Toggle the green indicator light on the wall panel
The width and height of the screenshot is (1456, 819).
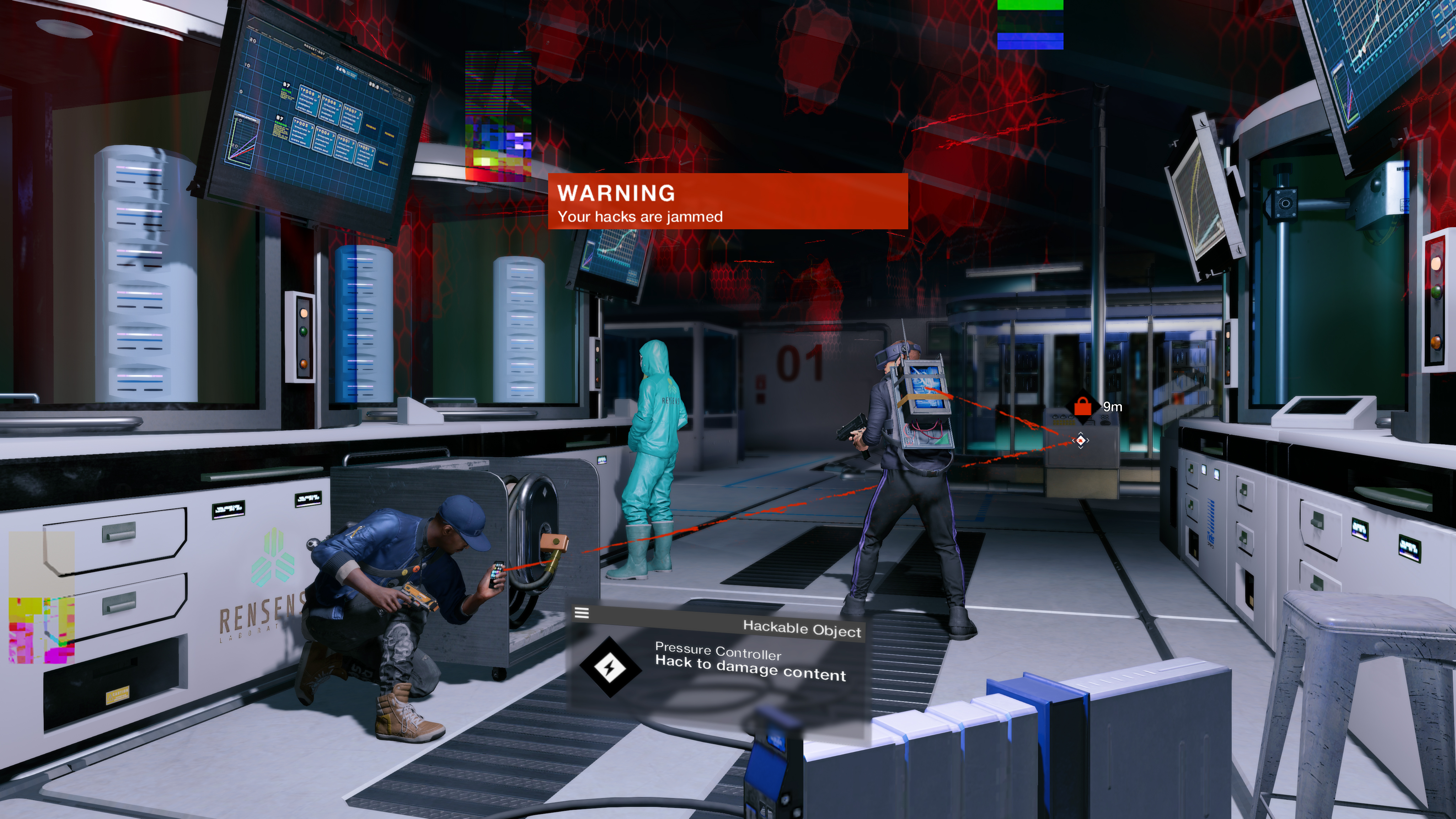click(x=304, y=331)
